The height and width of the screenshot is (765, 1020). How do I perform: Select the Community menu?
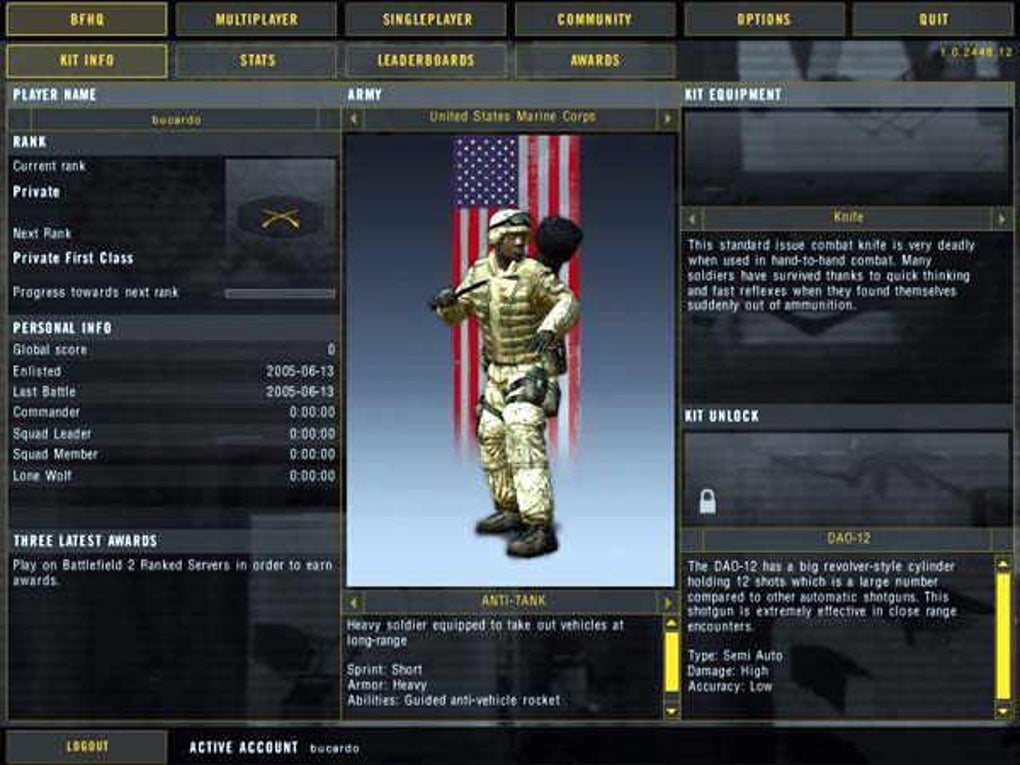point(595,19)
